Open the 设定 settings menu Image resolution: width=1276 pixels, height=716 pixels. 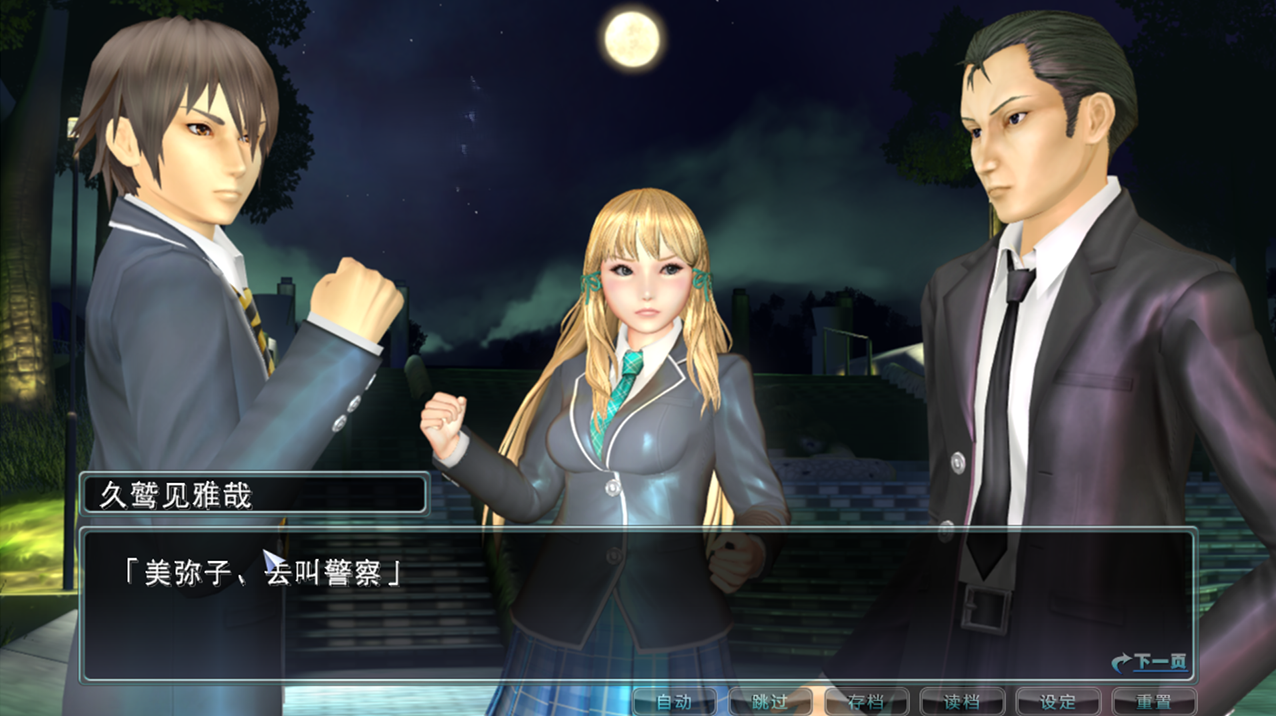(1058, 702)
